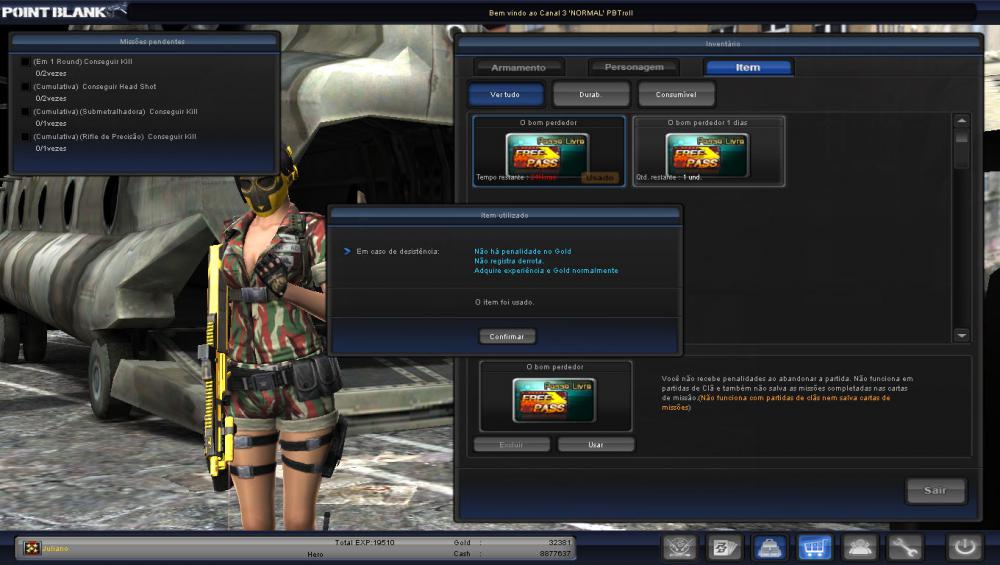Filter inventory by Durab.
The width and height of the screenshot is (1000, 565).
click(590, 94)
